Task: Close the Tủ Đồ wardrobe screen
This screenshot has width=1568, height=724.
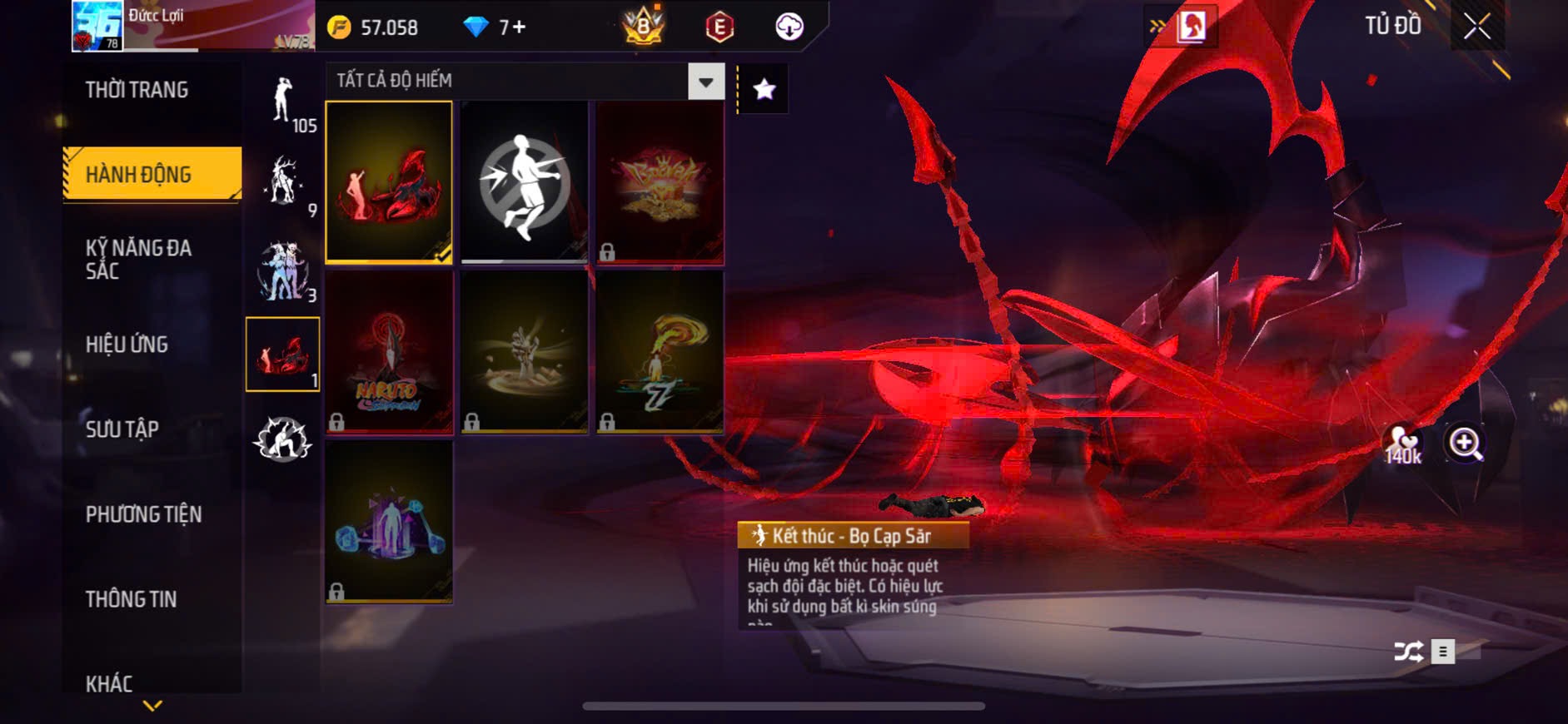Action: click(1476, 27)
